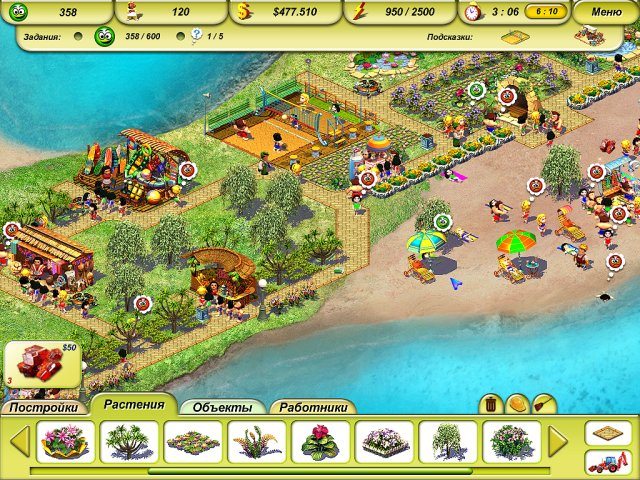The height and width of the screenshot is (480, 640).
Task: Click the broom cleaning tool icon
Action: (543, 404)
